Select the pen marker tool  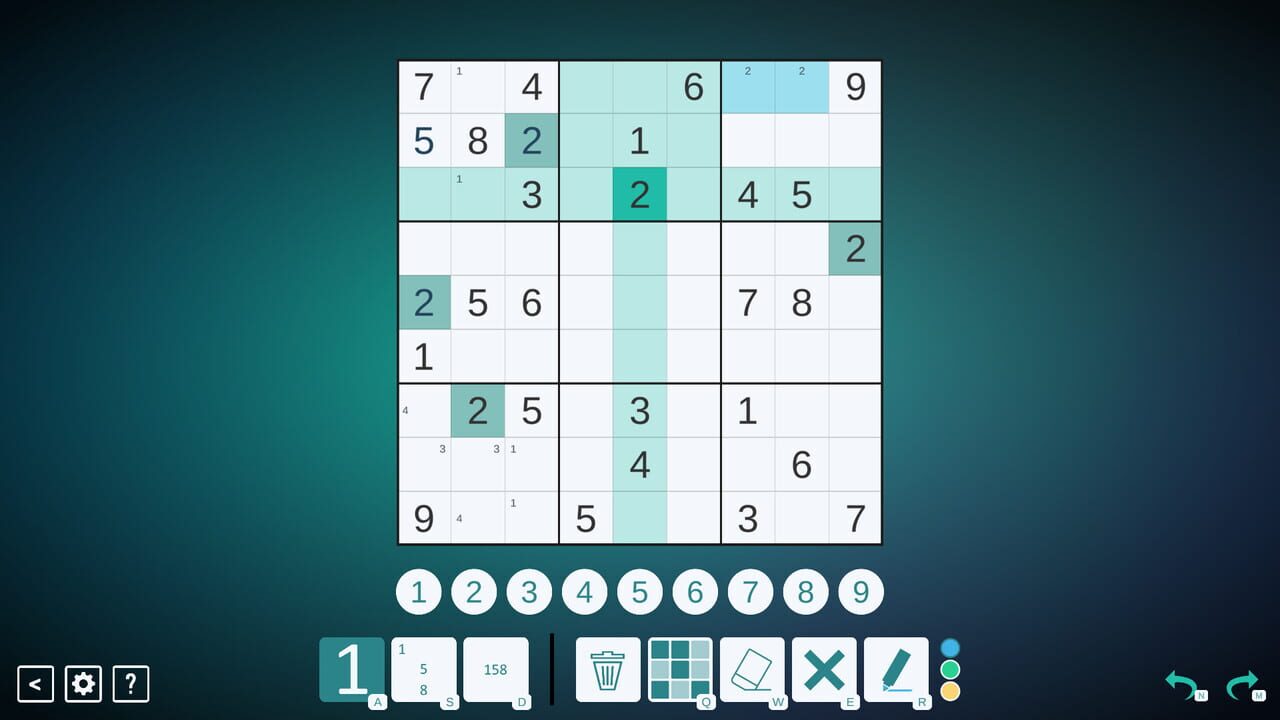[897, 670]
